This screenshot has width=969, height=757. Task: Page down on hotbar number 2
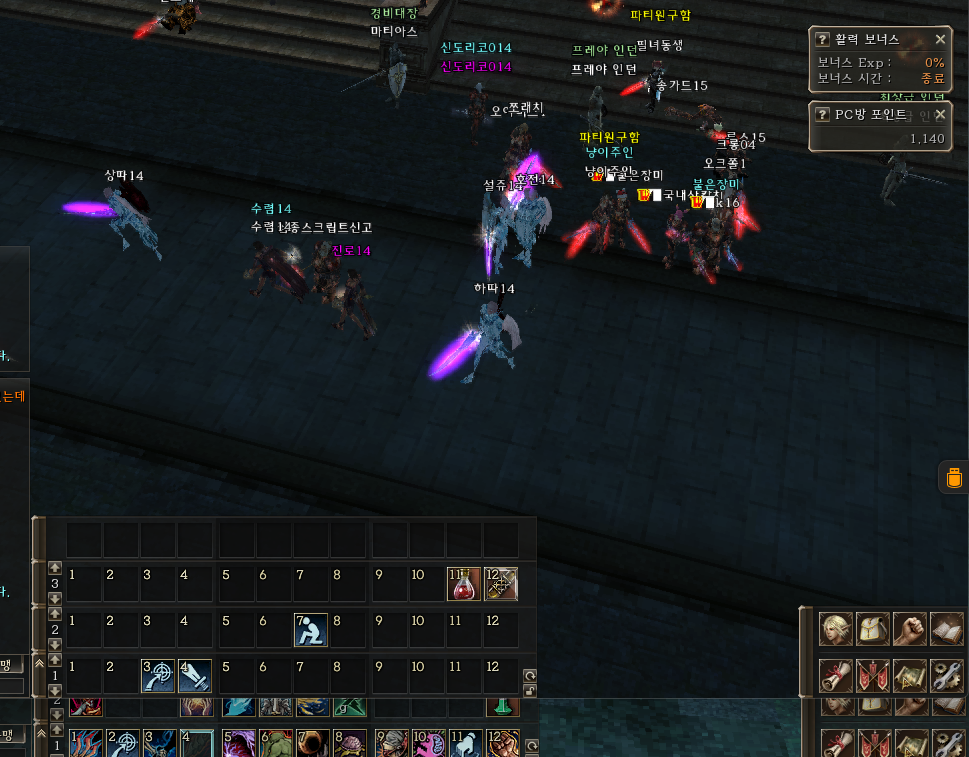pyautogui.click(x=54, y=645)
